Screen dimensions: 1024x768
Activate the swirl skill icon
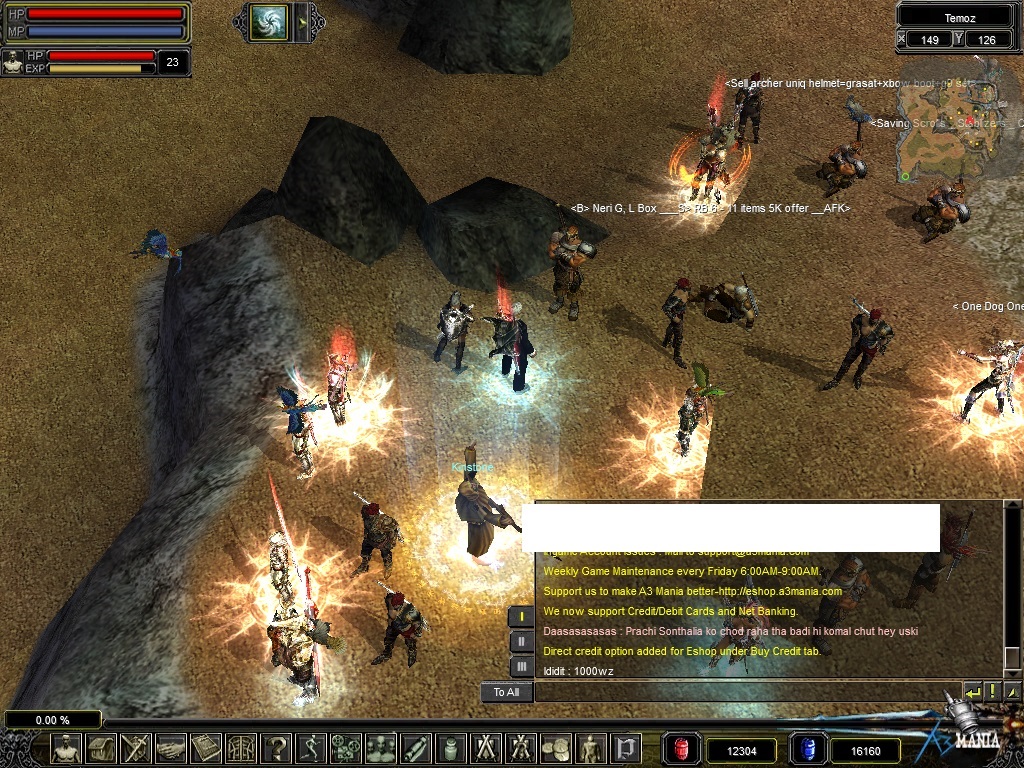pyautogui.click(x=269, y=21)
